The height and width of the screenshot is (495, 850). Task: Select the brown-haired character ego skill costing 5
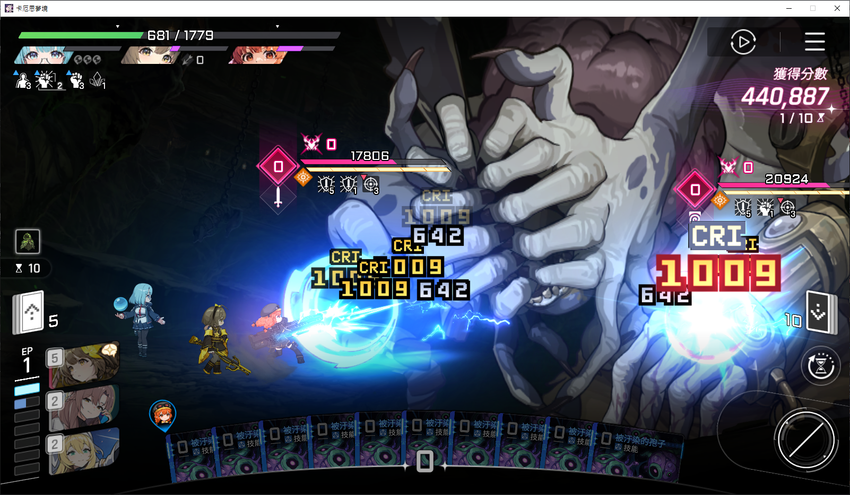tap(83, 366)
